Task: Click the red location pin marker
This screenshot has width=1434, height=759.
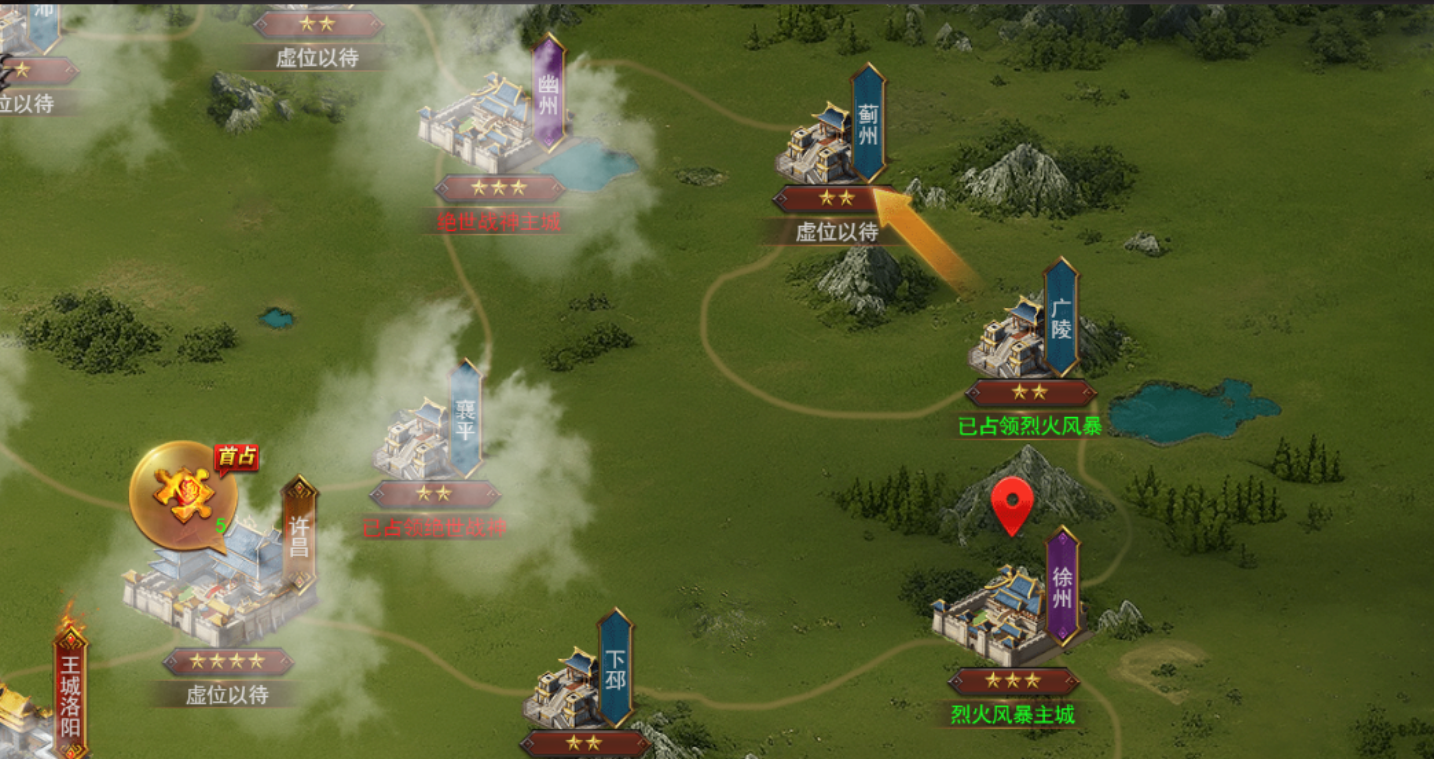Action: tap(1013, 505)
